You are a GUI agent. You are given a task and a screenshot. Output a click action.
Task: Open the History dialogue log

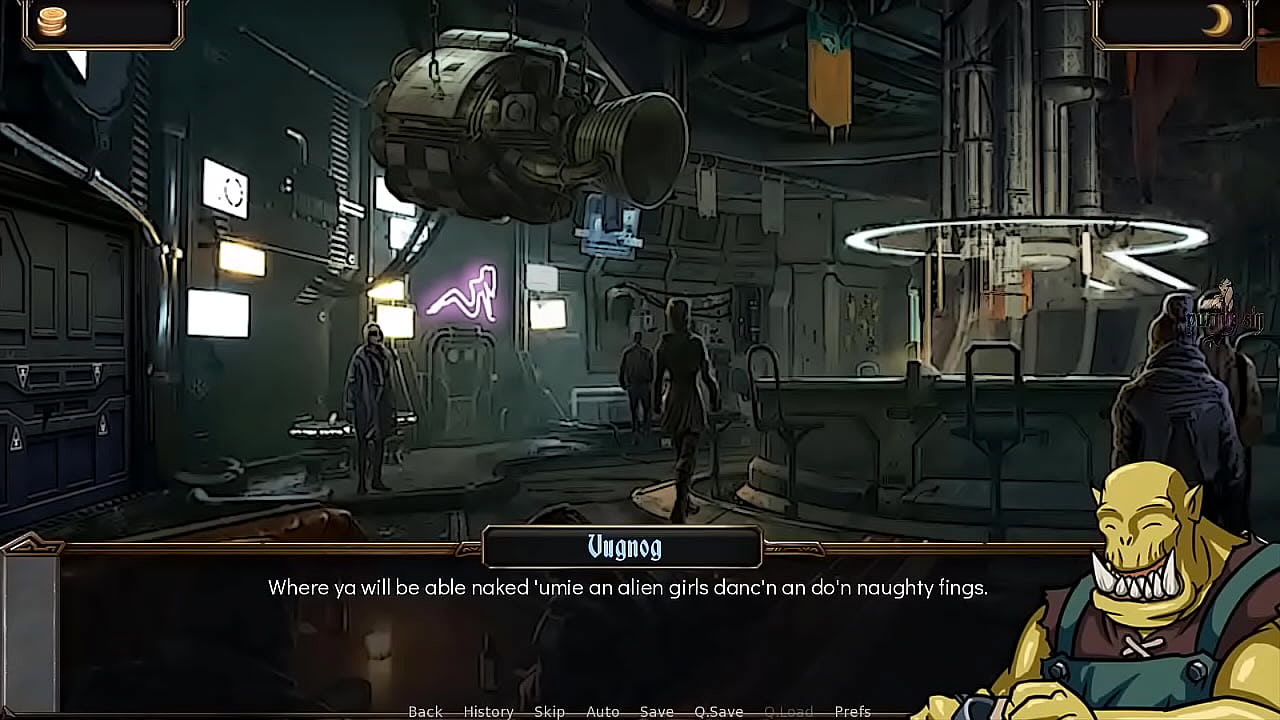pyautogui.click(x=487, y=711)
